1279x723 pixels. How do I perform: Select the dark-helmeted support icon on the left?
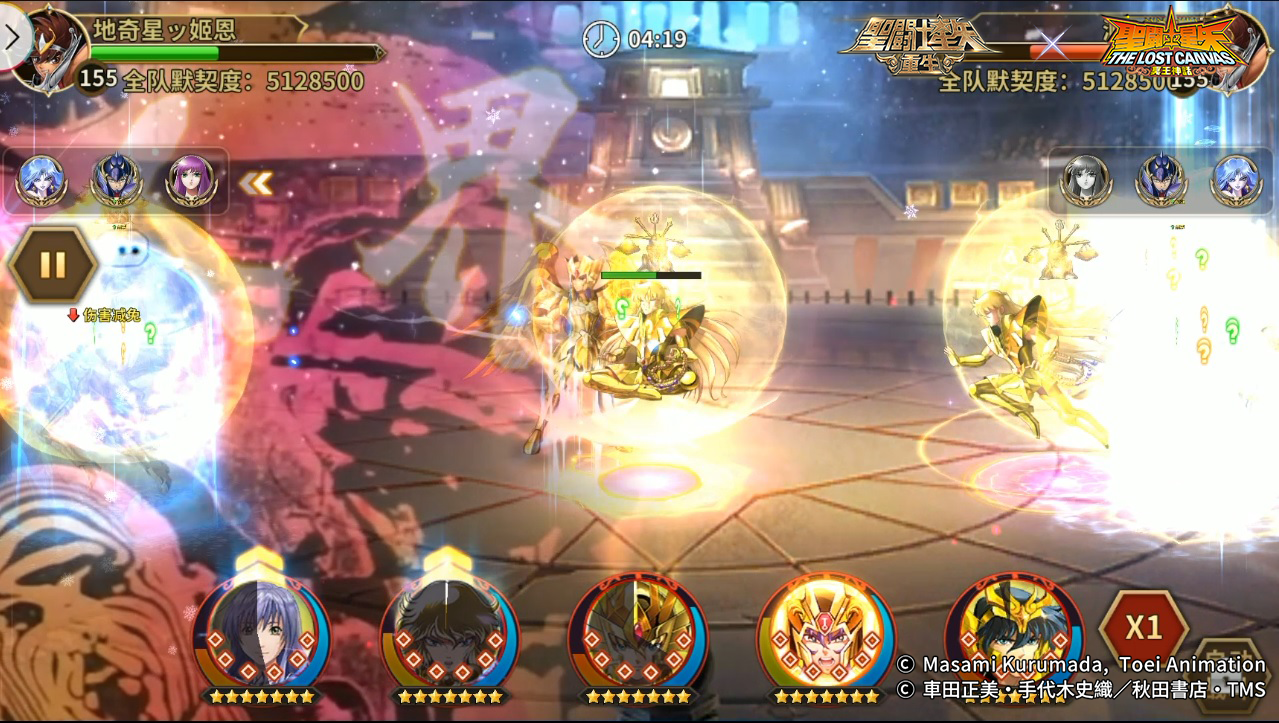[x=116, y=181]
